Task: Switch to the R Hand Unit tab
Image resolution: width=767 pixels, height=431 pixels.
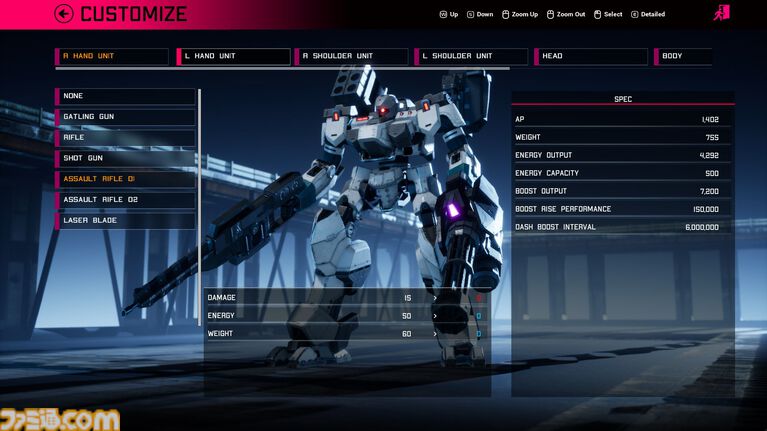Action: 112,56
